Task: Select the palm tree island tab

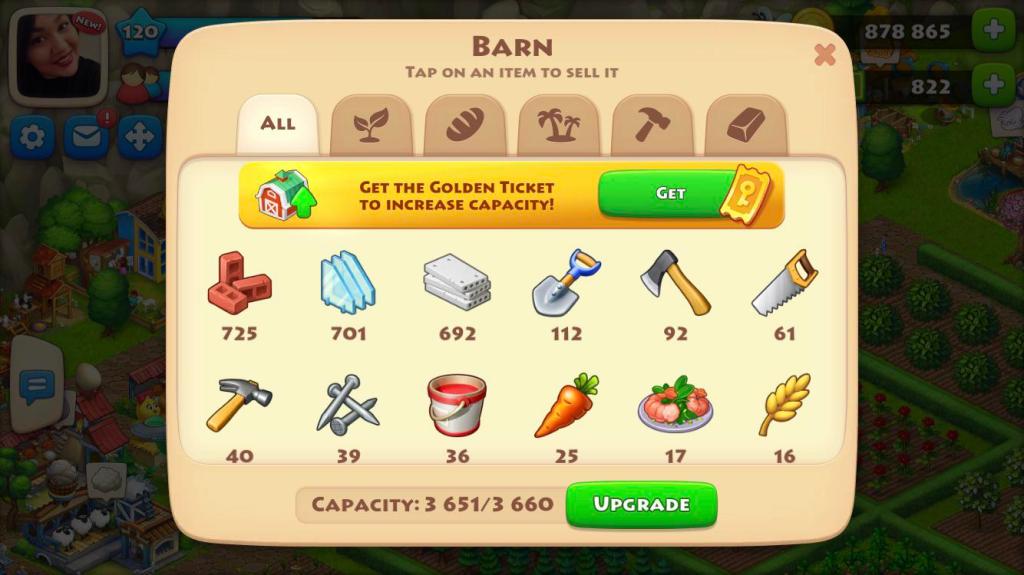Action: (558, 125)
